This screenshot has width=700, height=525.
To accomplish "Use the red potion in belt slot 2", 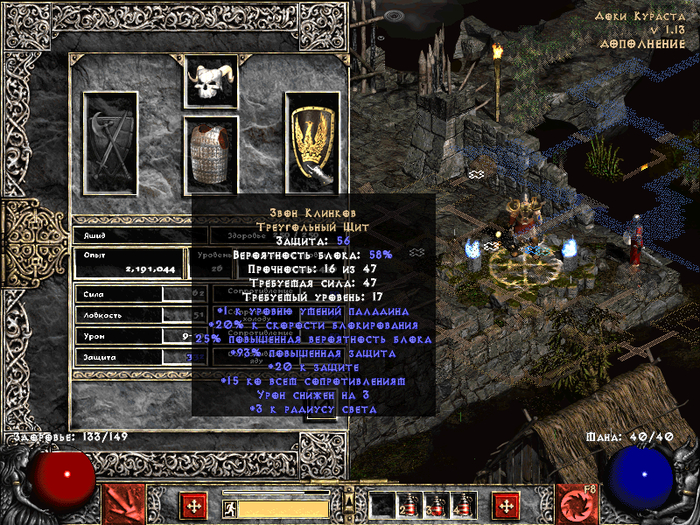I will [410, 506].
